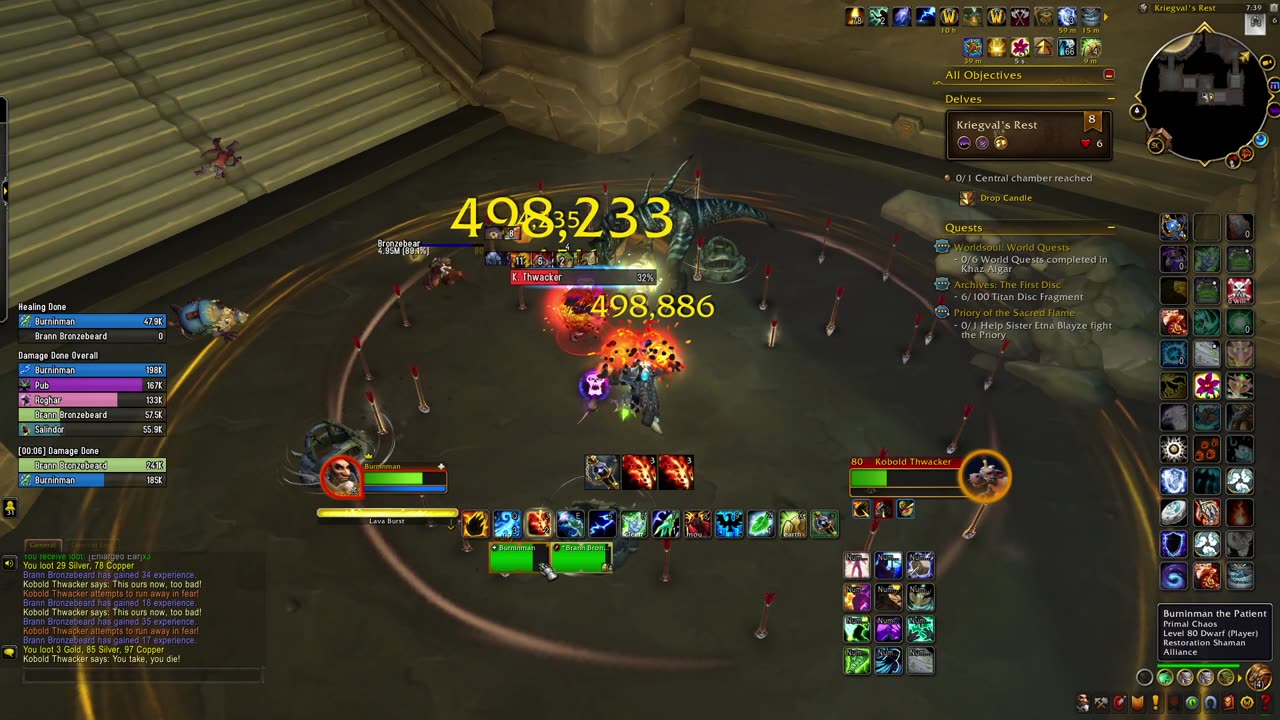The width and height of the screenshot is (1280, 720).
Task: Click the dwarf player portrait
Action: [341, 476]
